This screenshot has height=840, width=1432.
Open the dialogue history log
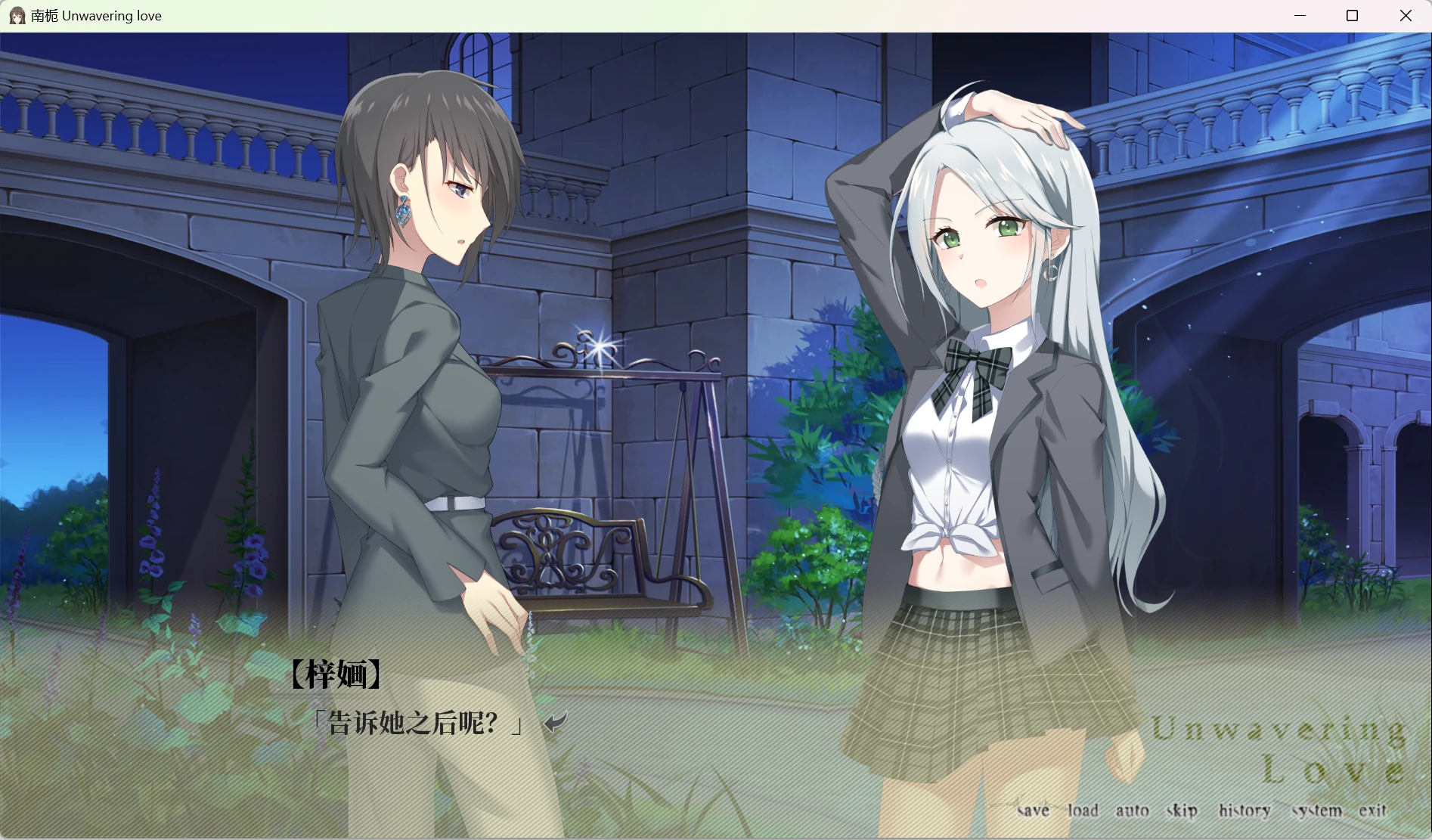coord(1244,811)
